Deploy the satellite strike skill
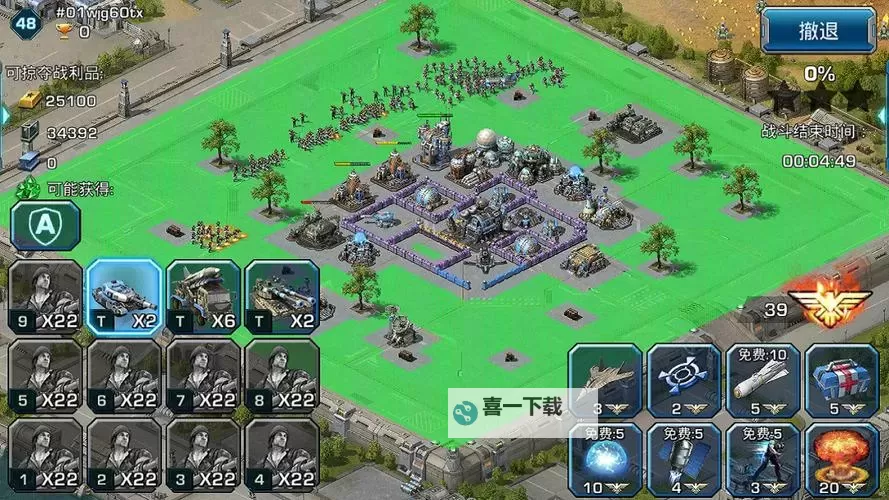 coord(684,460)
